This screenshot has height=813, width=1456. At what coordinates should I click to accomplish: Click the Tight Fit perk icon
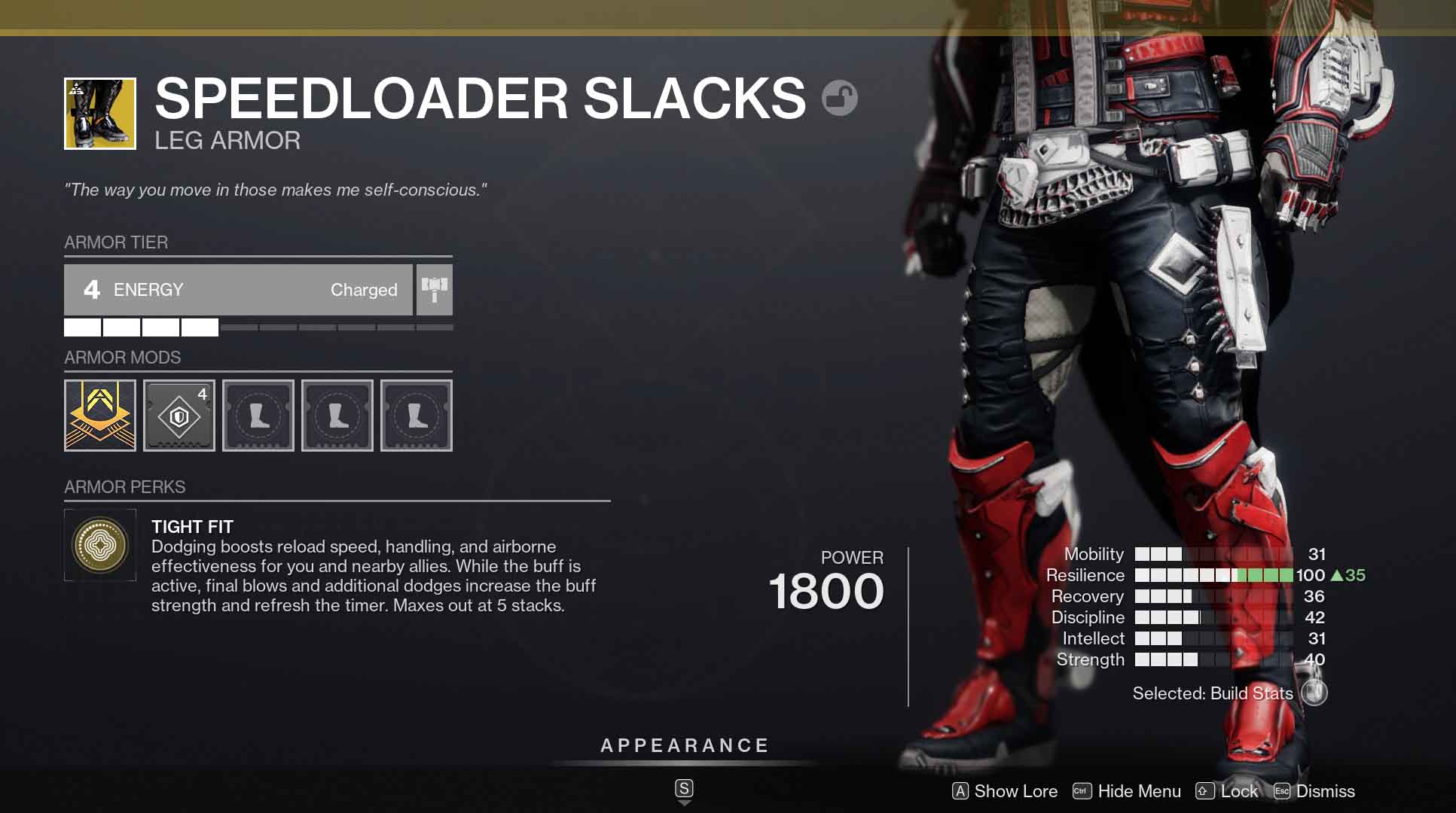point(100,545)
